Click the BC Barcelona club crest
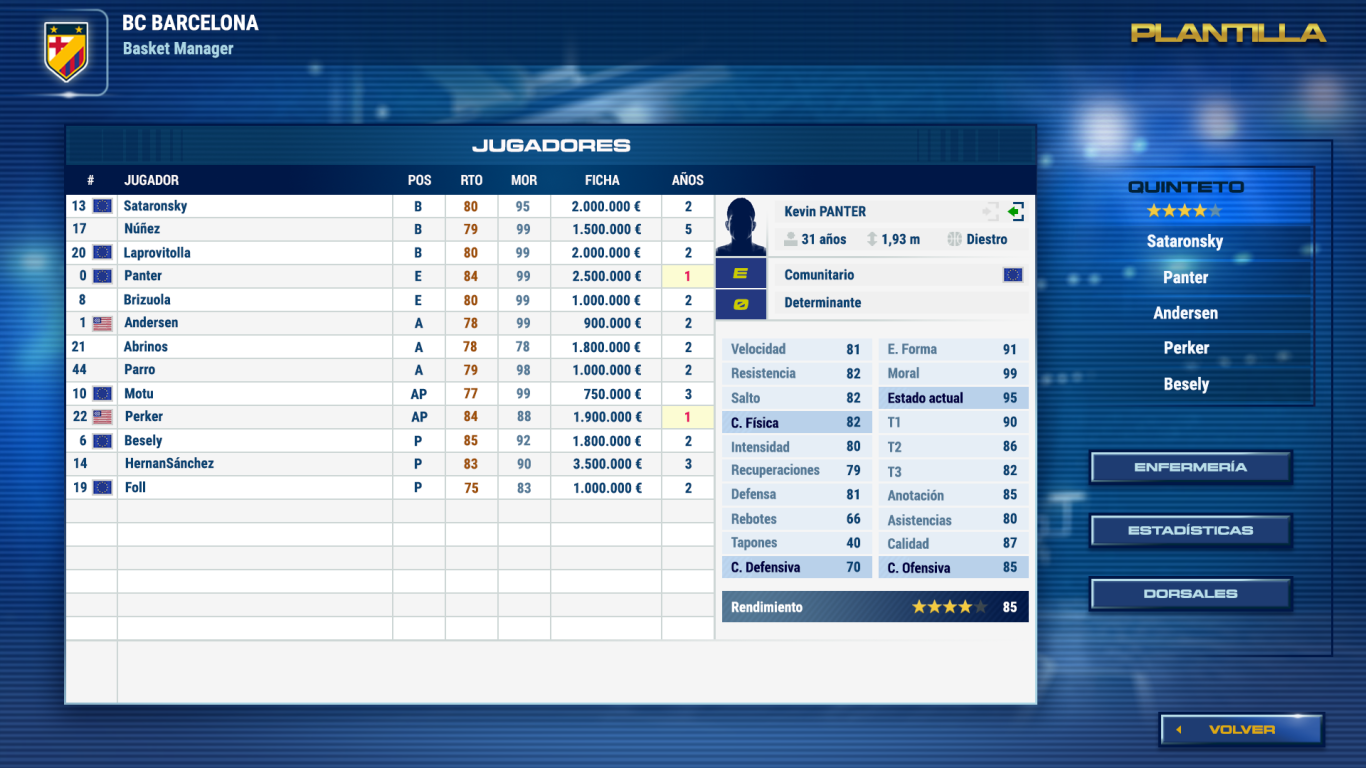 click(66, 52)
